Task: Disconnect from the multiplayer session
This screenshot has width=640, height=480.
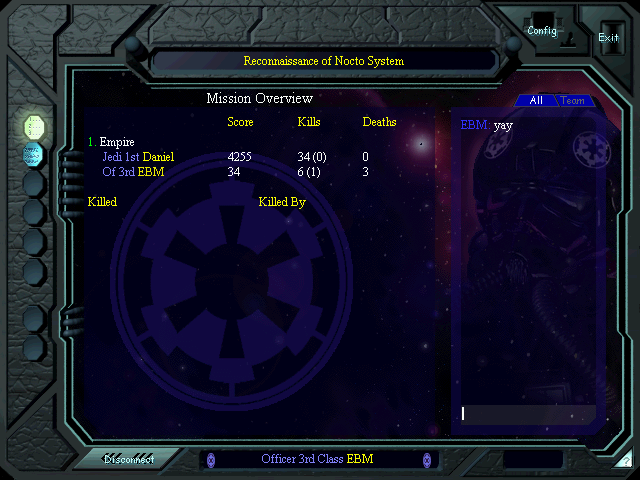Action: pos(129,459)
